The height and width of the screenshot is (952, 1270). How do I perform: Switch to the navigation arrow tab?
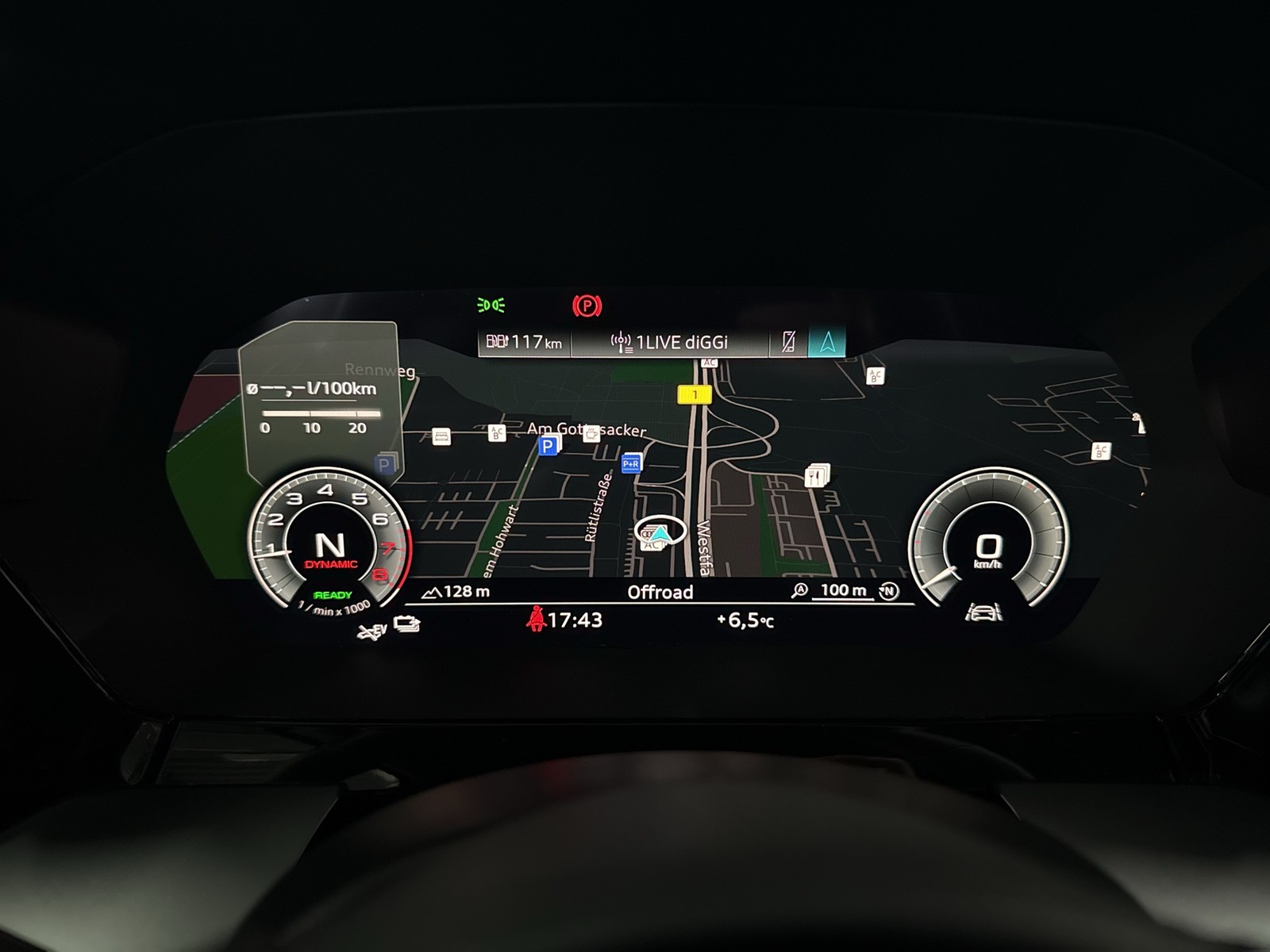point(826,342)
